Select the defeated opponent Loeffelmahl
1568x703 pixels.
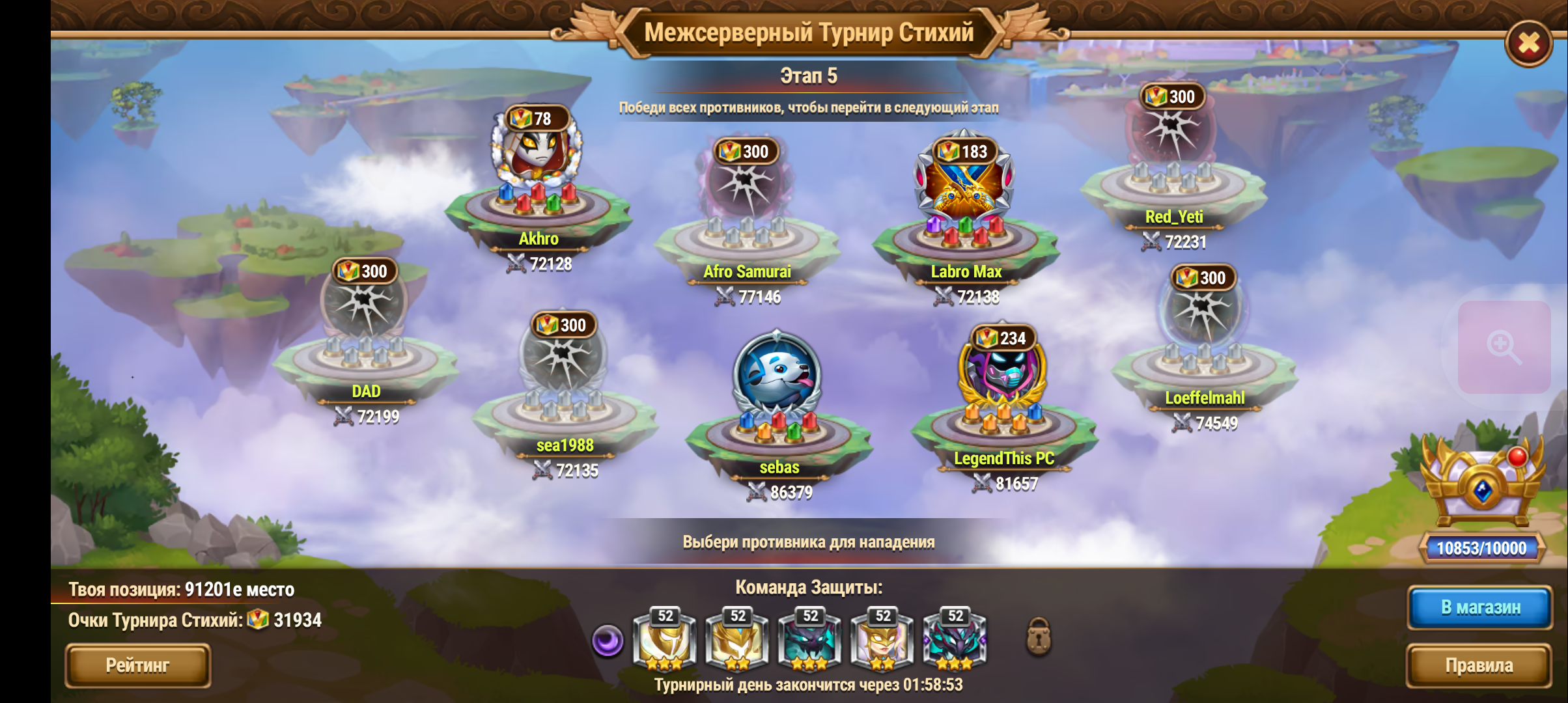[x=1202, y=314]
